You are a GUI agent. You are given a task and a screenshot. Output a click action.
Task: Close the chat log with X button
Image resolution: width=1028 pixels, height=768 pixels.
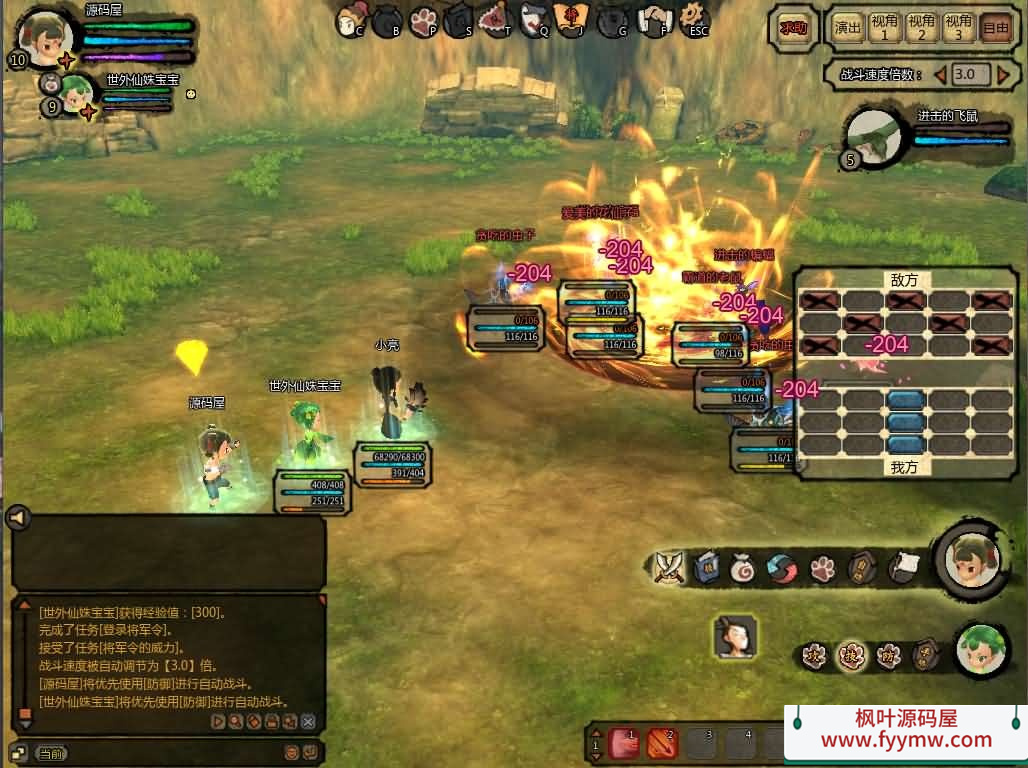tap(308, 721)
